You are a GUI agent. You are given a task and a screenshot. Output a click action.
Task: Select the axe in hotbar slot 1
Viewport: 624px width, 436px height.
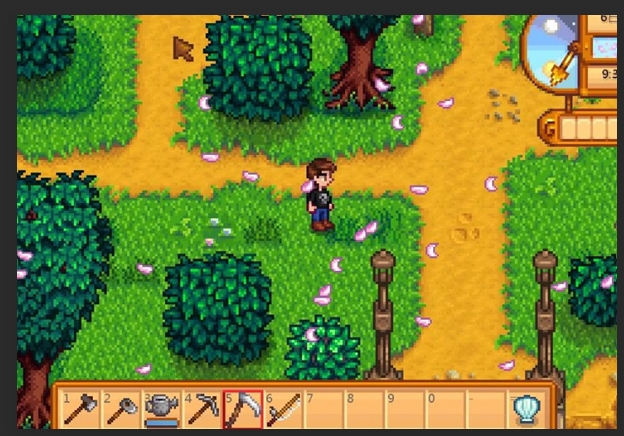(81, 409)
